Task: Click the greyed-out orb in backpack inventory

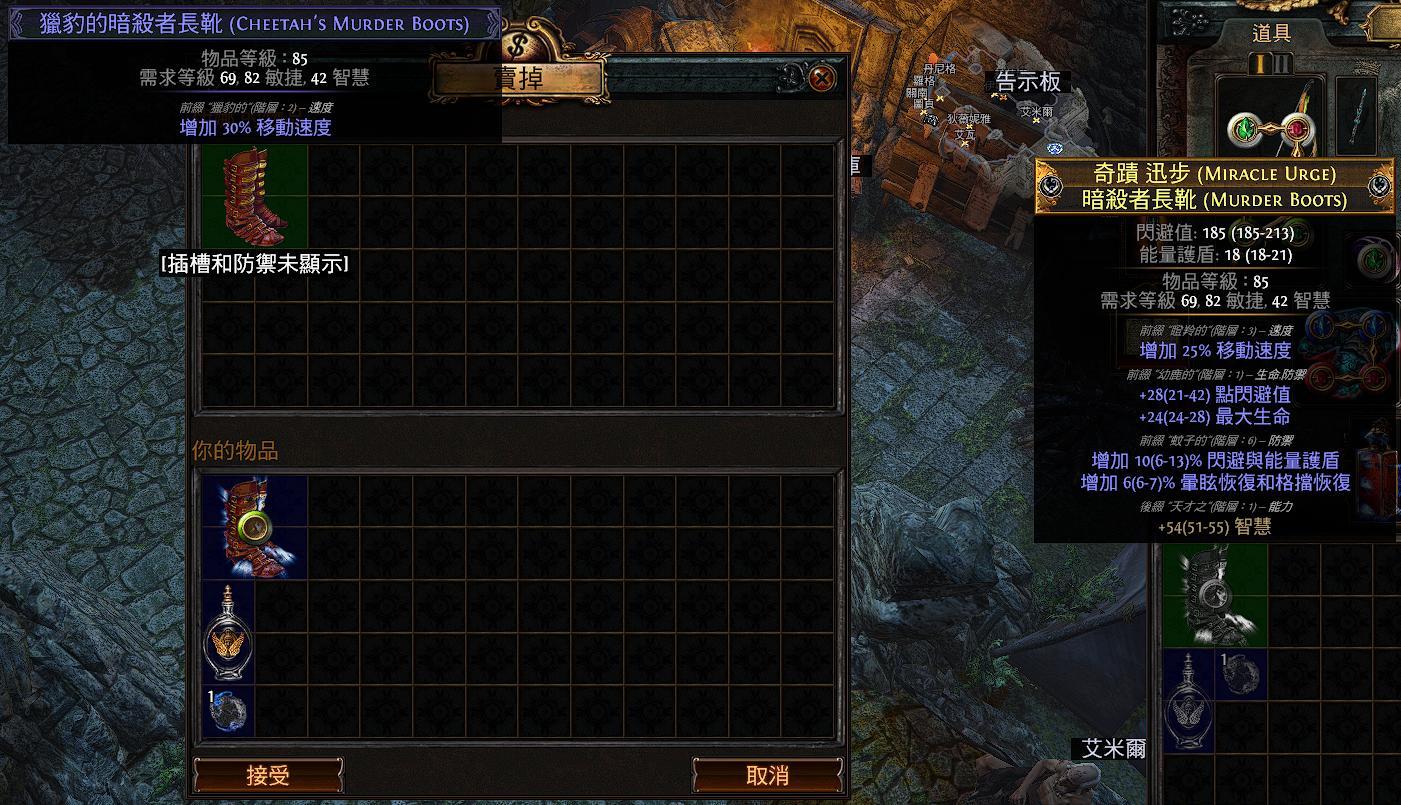Action: (x=1241, y=674)
